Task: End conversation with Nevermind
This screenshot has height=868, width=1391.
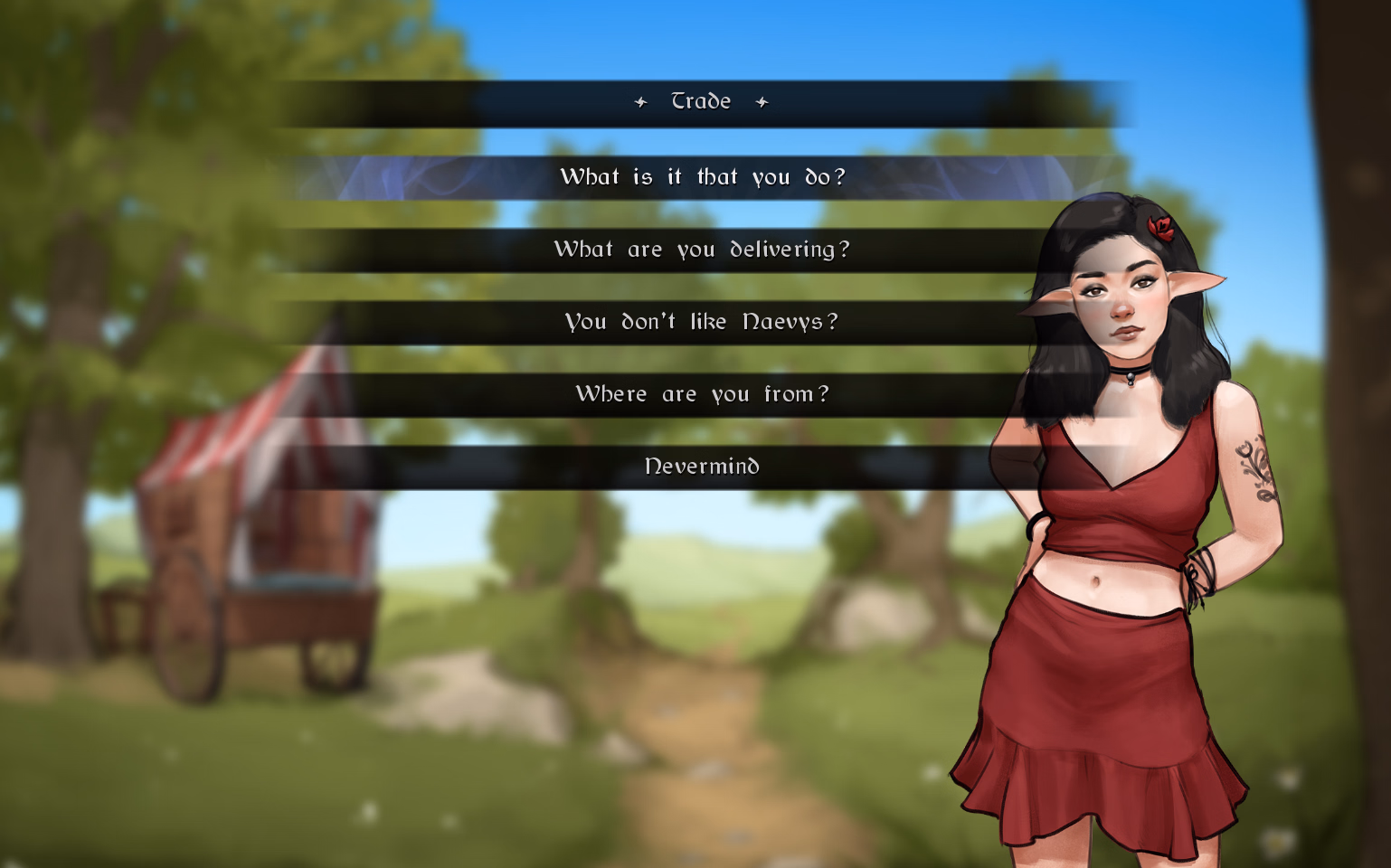Action: (x=702, y=467)
